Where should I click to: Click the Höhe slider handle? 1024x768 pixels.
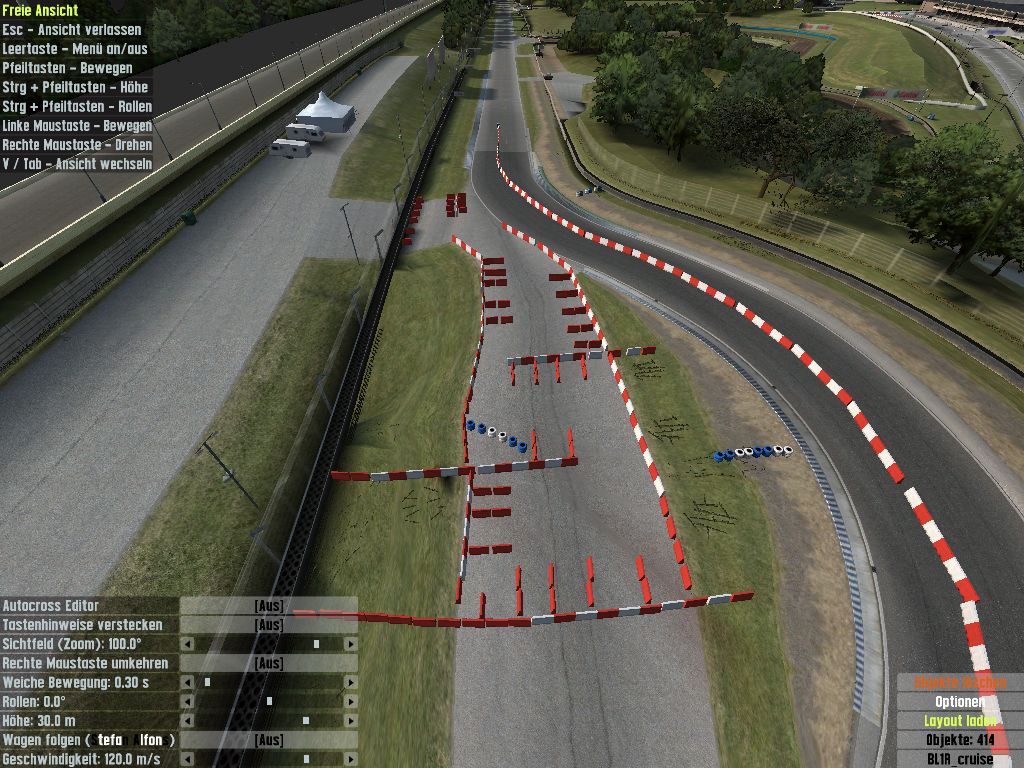coord(305,720)
